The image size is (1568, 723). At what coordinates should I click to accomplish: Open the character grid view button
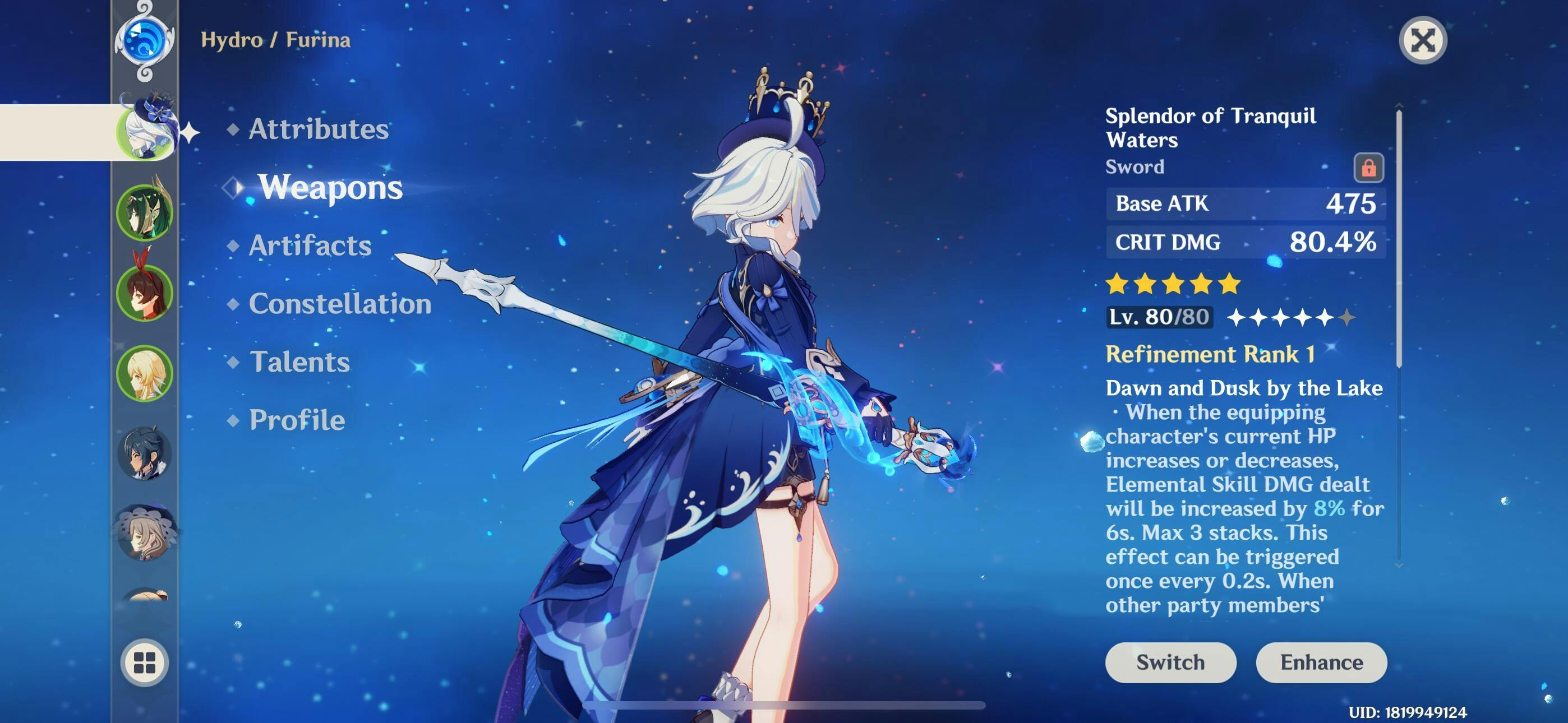145,662
